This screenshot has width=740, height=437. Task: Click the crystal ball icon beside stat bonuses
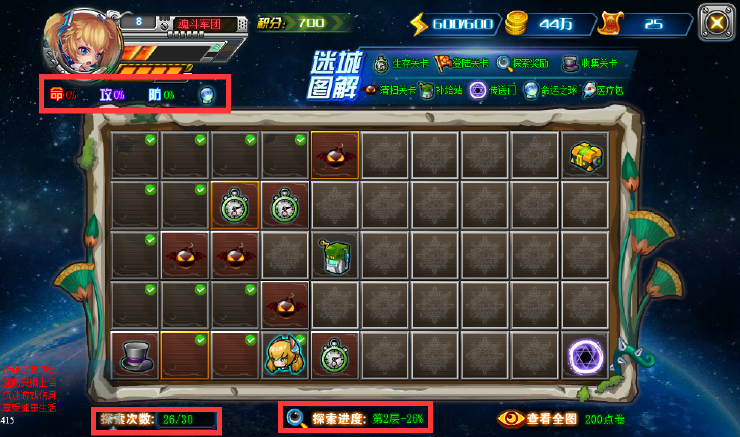point(206,95)
